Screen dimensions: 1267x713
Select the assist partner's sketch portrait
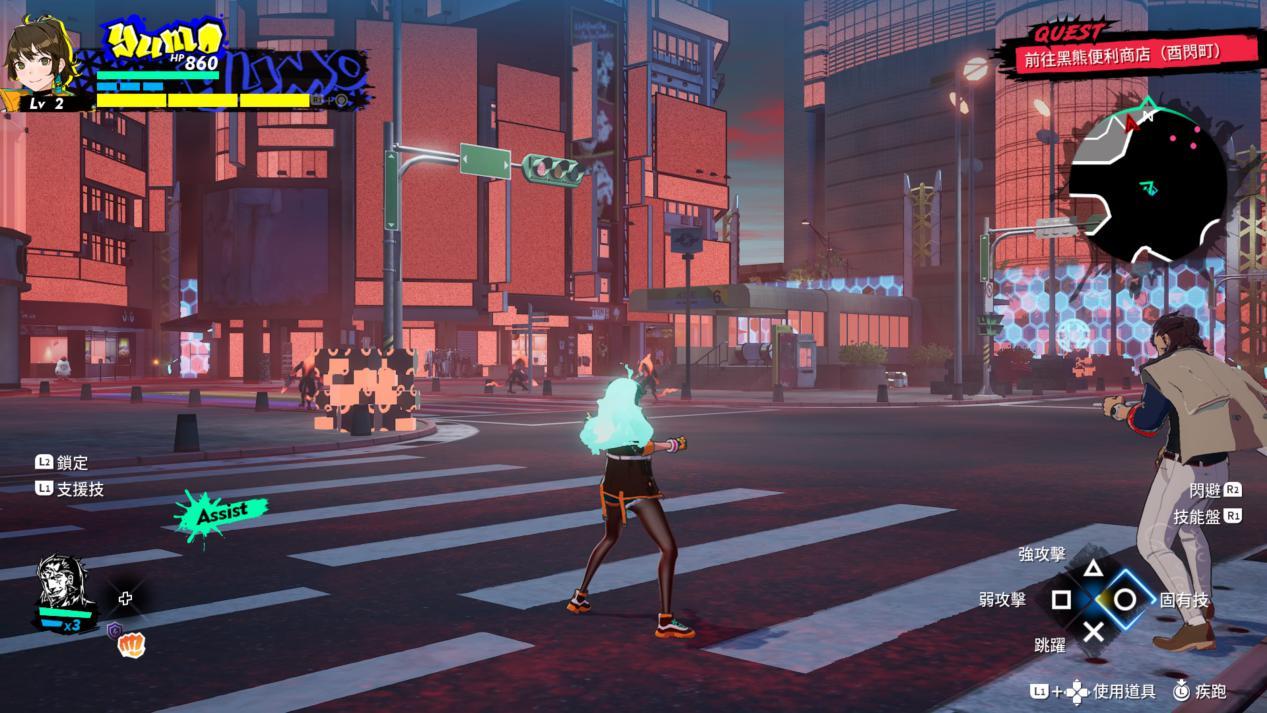(62, 584)
